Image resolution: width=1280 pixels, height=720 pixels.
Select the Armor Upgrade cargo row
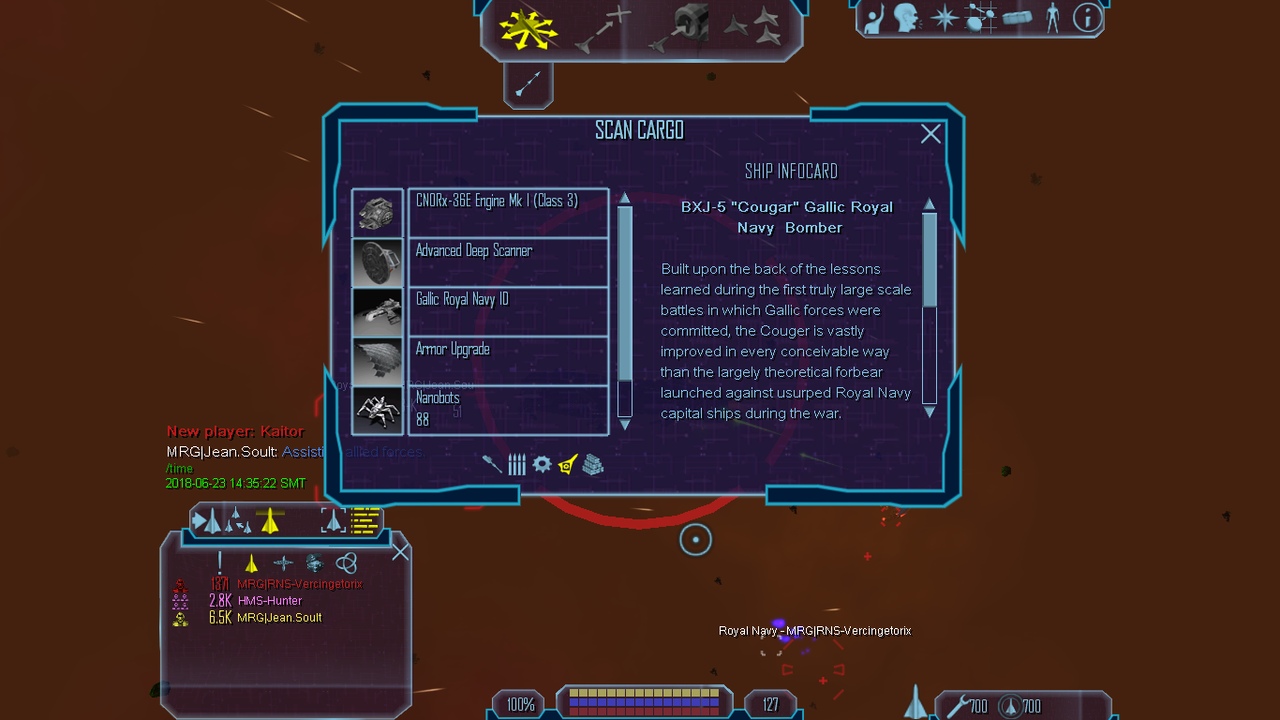(x=508, y=360)
